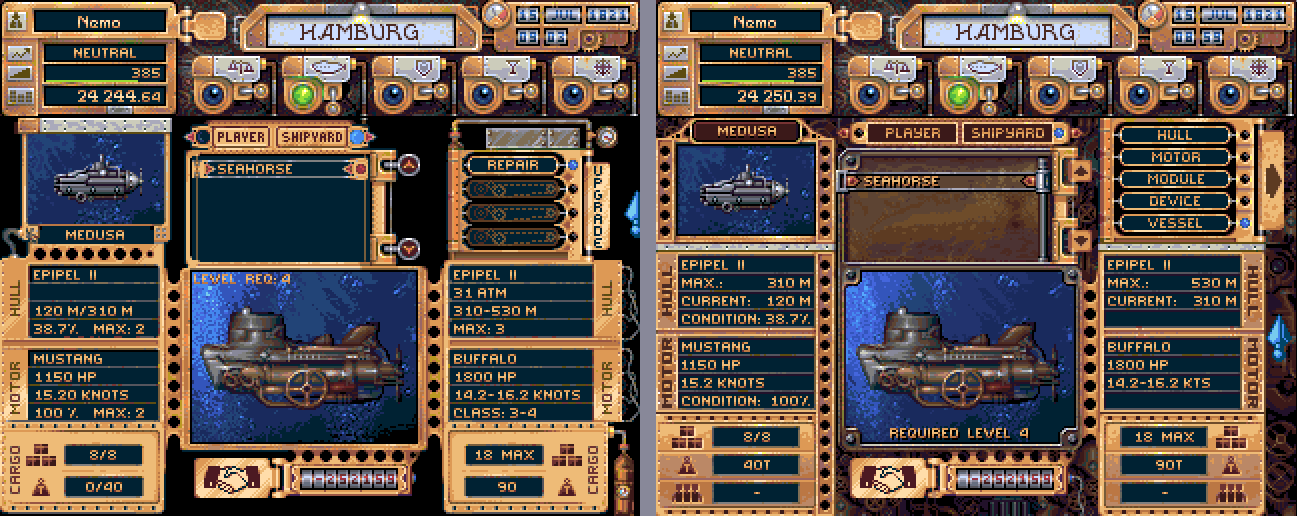
Task: Click the square brass scroll-down arrow
Action: 1078,240
